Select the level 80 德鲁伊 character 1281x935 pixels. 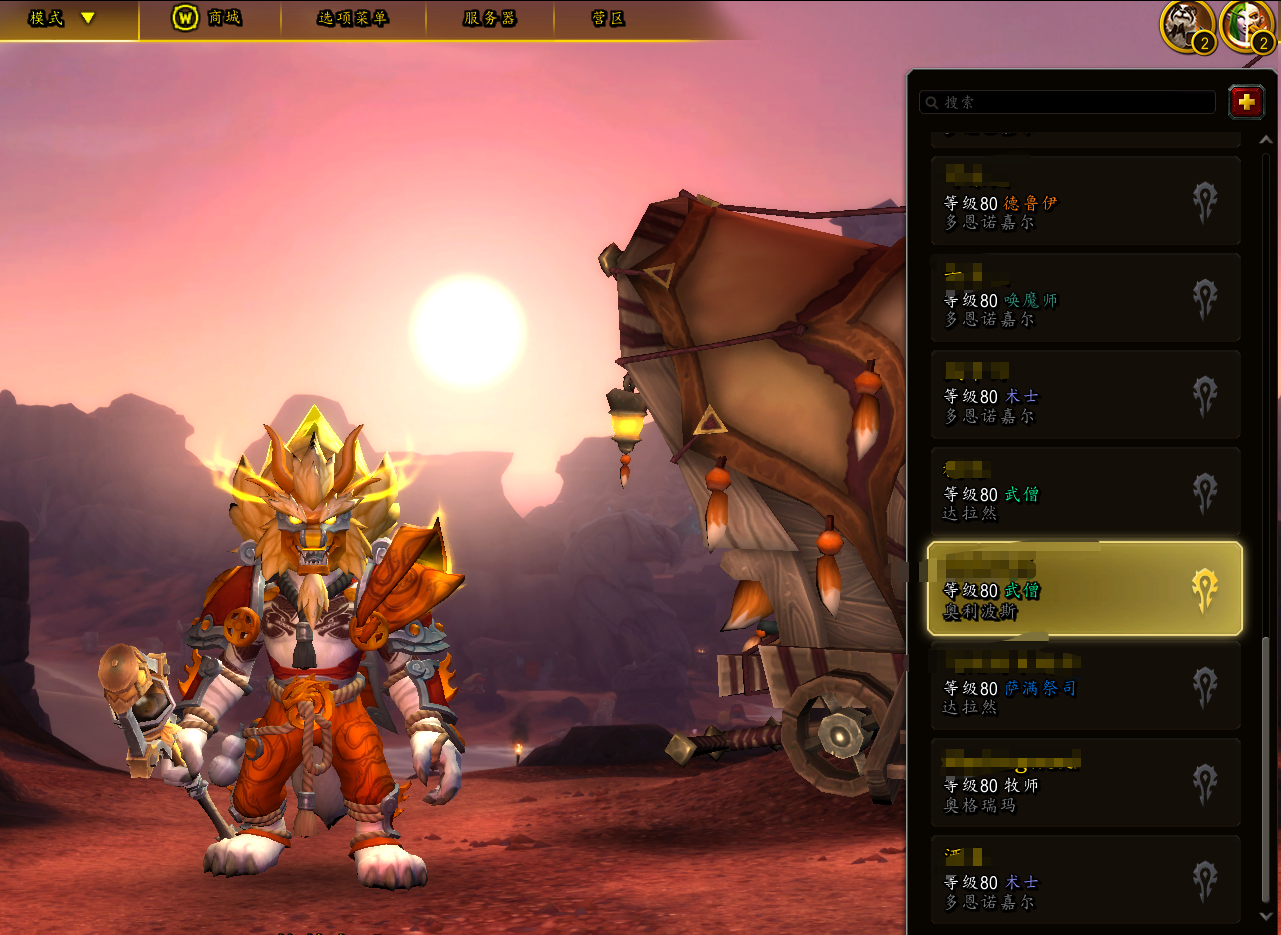pos(1085,201)
